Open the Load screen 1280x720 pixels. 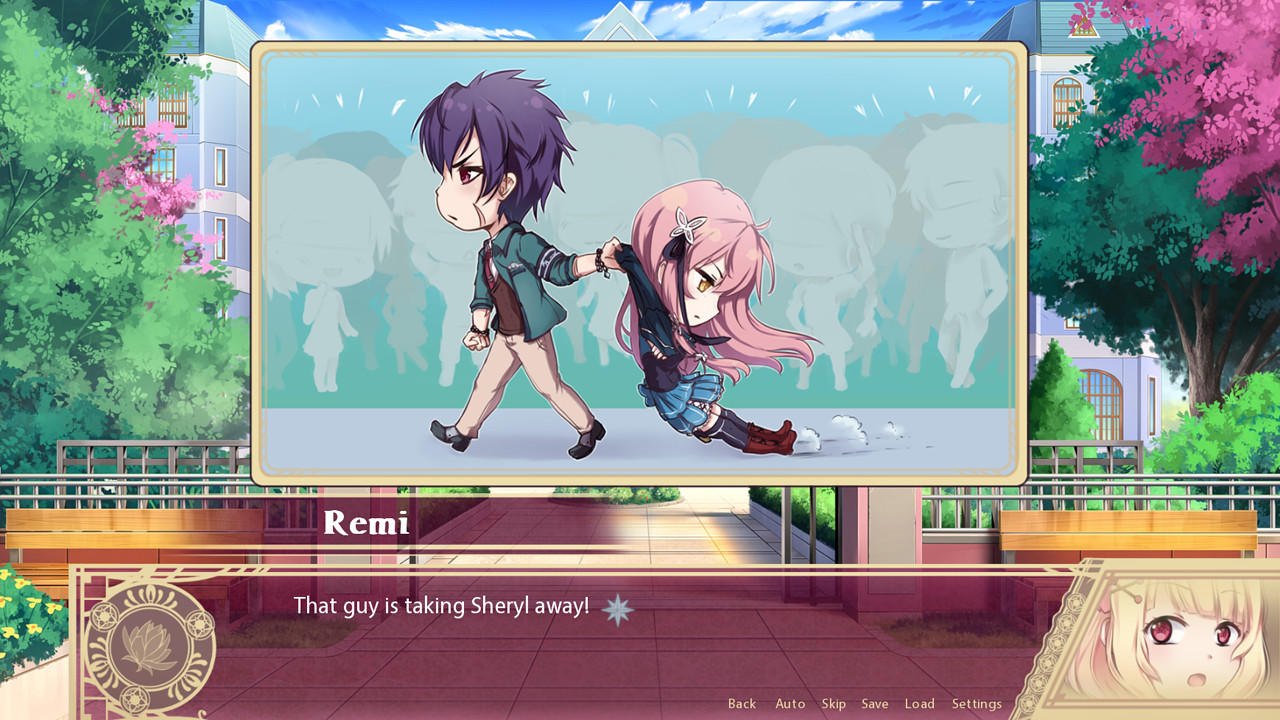coord(919,703)
